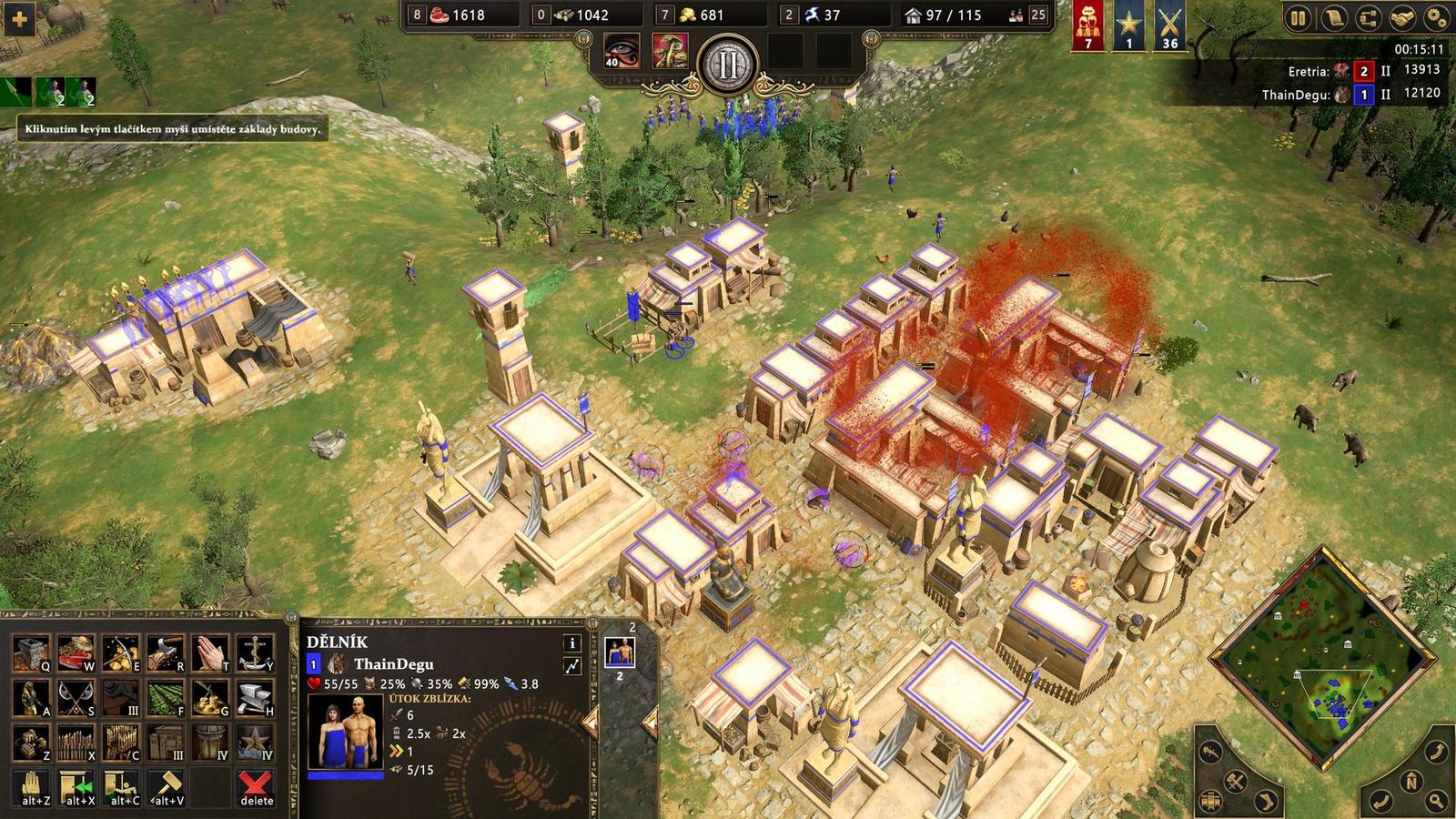This screenshot has width=1456, height=819.
Task: Open extended info with the 'i' button
Action: (571, 644)
